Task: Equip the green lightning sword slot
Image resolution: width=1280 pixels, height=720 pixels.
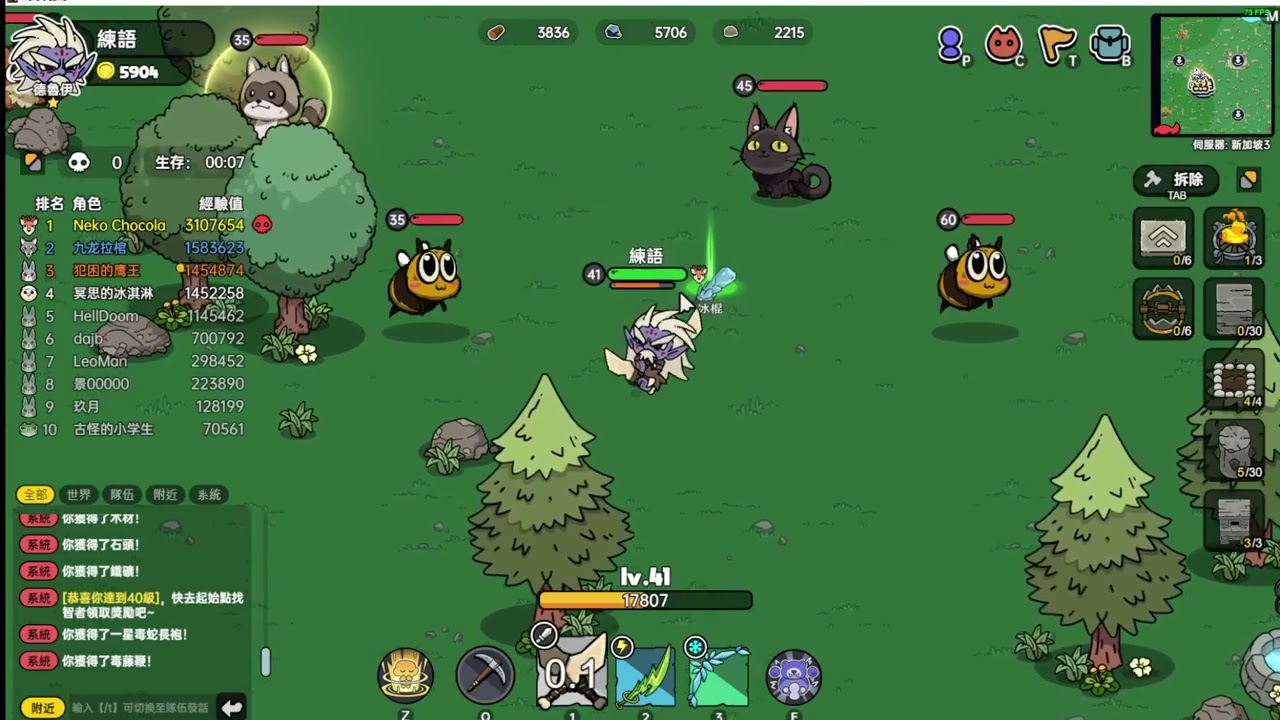Action: pos(645,676)
